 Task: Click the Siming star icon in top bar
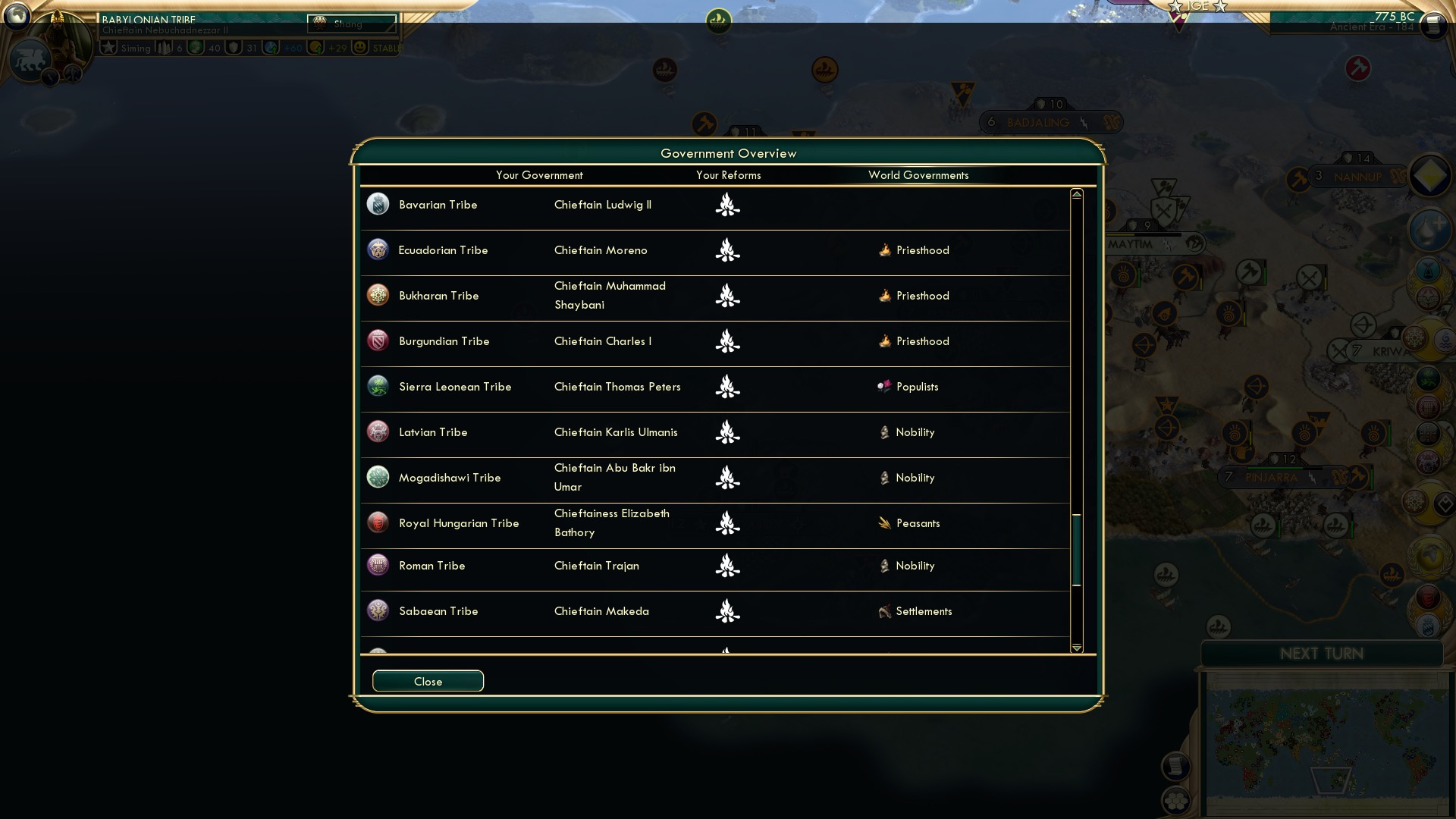[111, 48]
